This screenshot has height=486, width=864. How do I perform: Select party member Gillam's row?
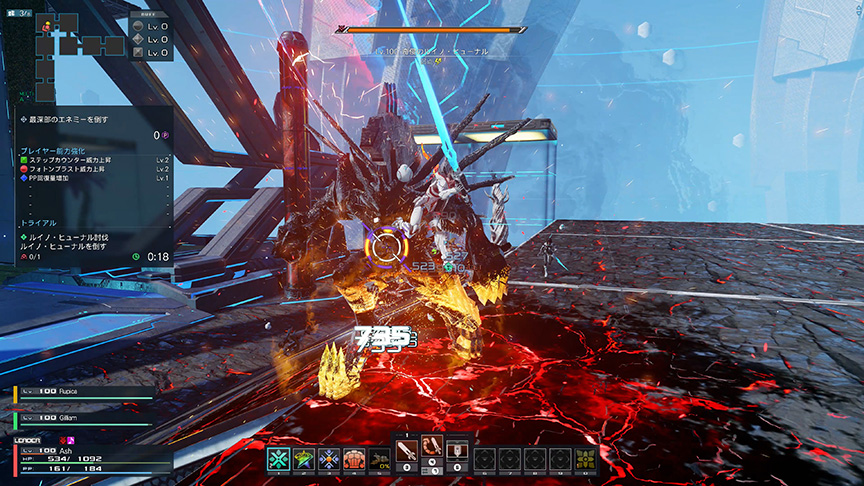click(85, 414)
